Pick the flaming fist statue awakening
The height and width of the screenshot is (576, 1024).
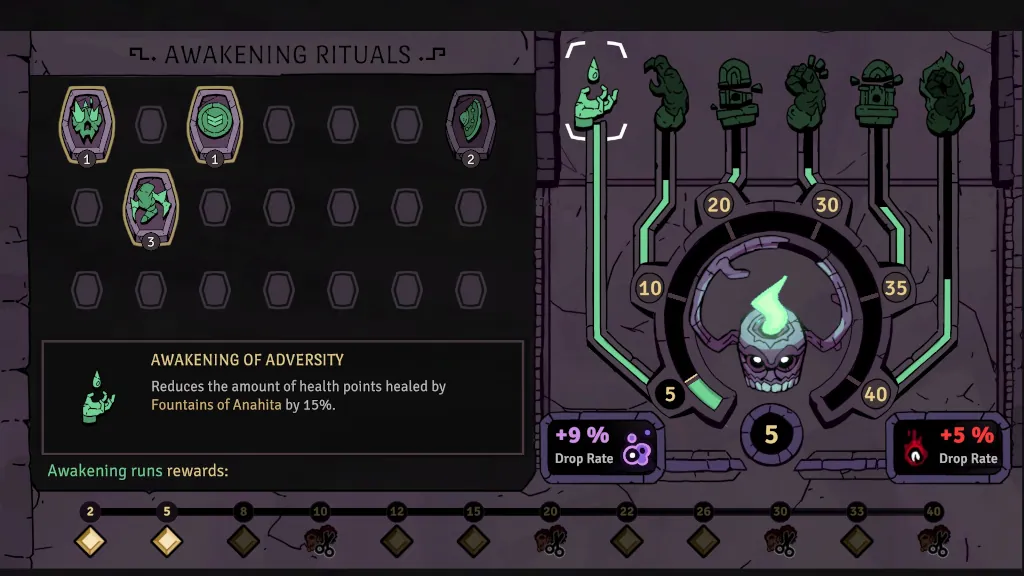click(939, 92)
